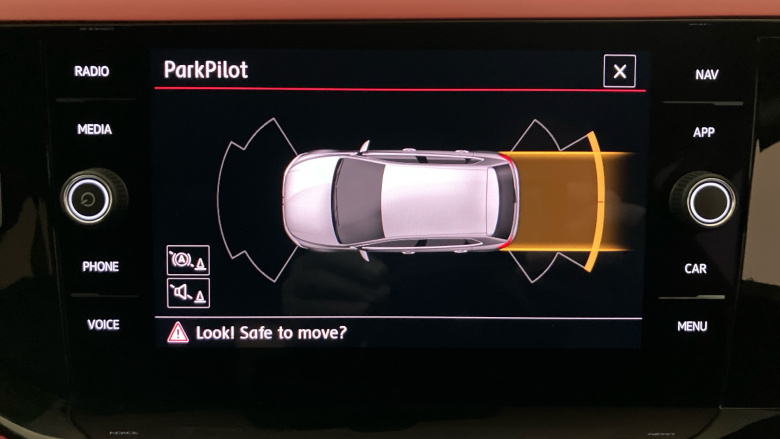Show the CAR settings
This screenshot has height=439, width=780.
pos(695,269)
